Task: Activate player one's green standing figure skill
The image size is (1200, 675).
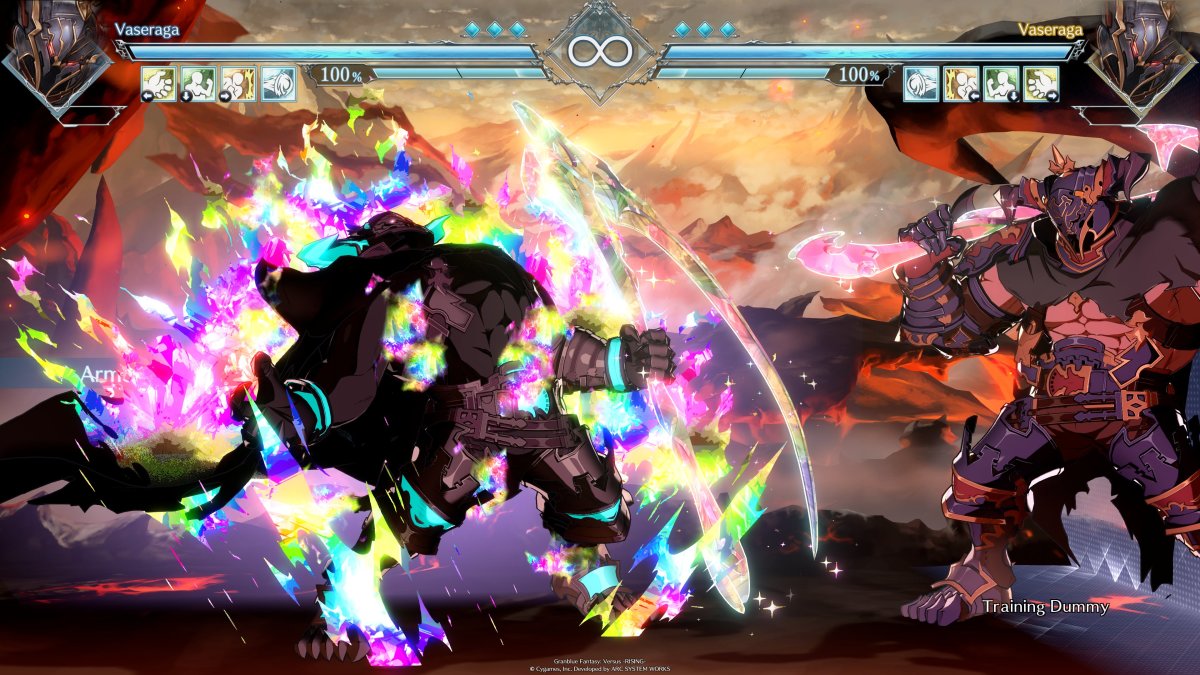Action: pos(198,84)
